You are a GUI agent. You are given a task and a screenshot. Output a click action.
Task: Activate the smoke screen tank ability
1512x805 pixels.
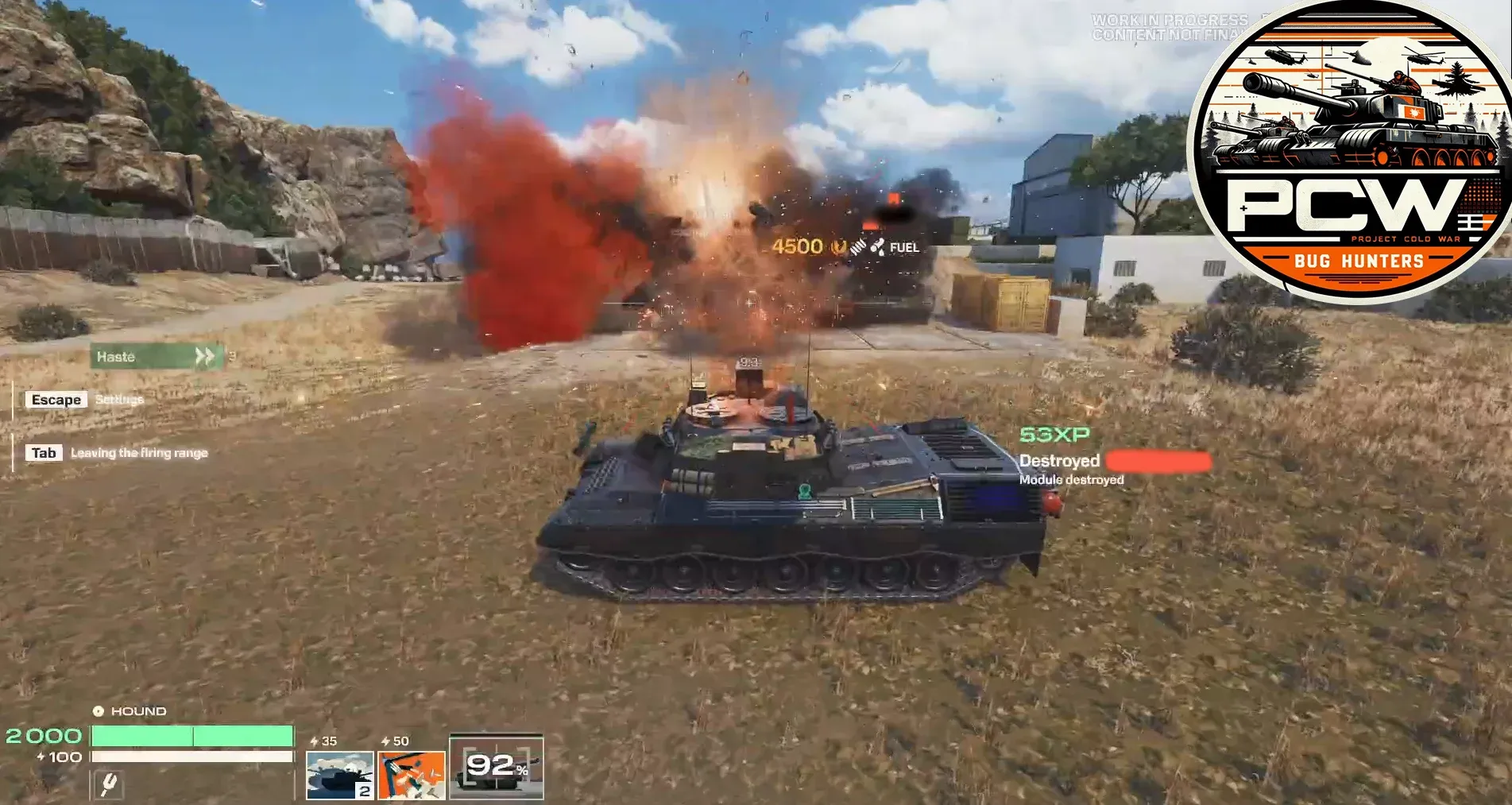point(339,775)
